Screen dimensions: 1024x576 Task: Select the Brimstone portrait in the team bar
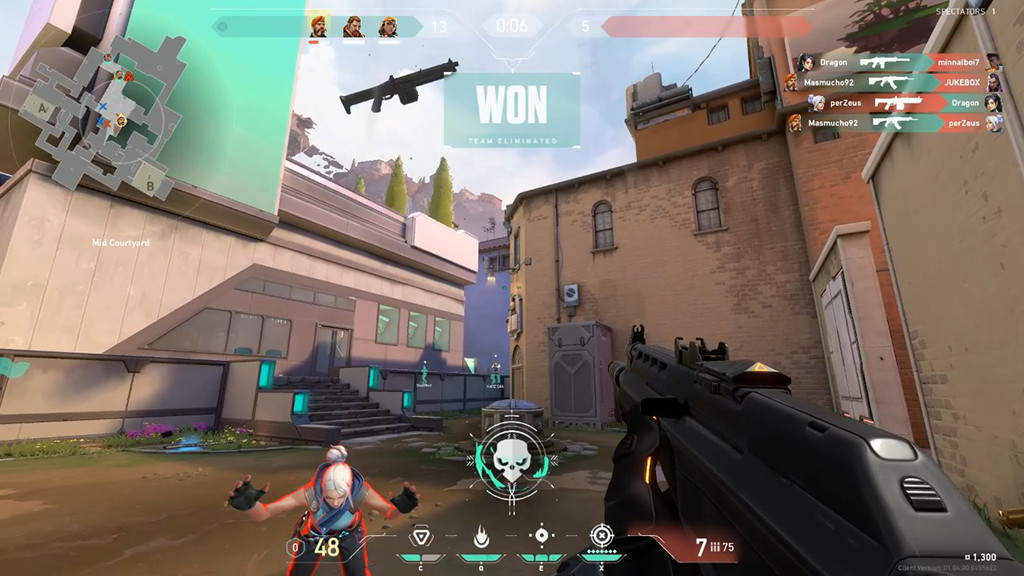pyautogui.click(x=317, y=27)
